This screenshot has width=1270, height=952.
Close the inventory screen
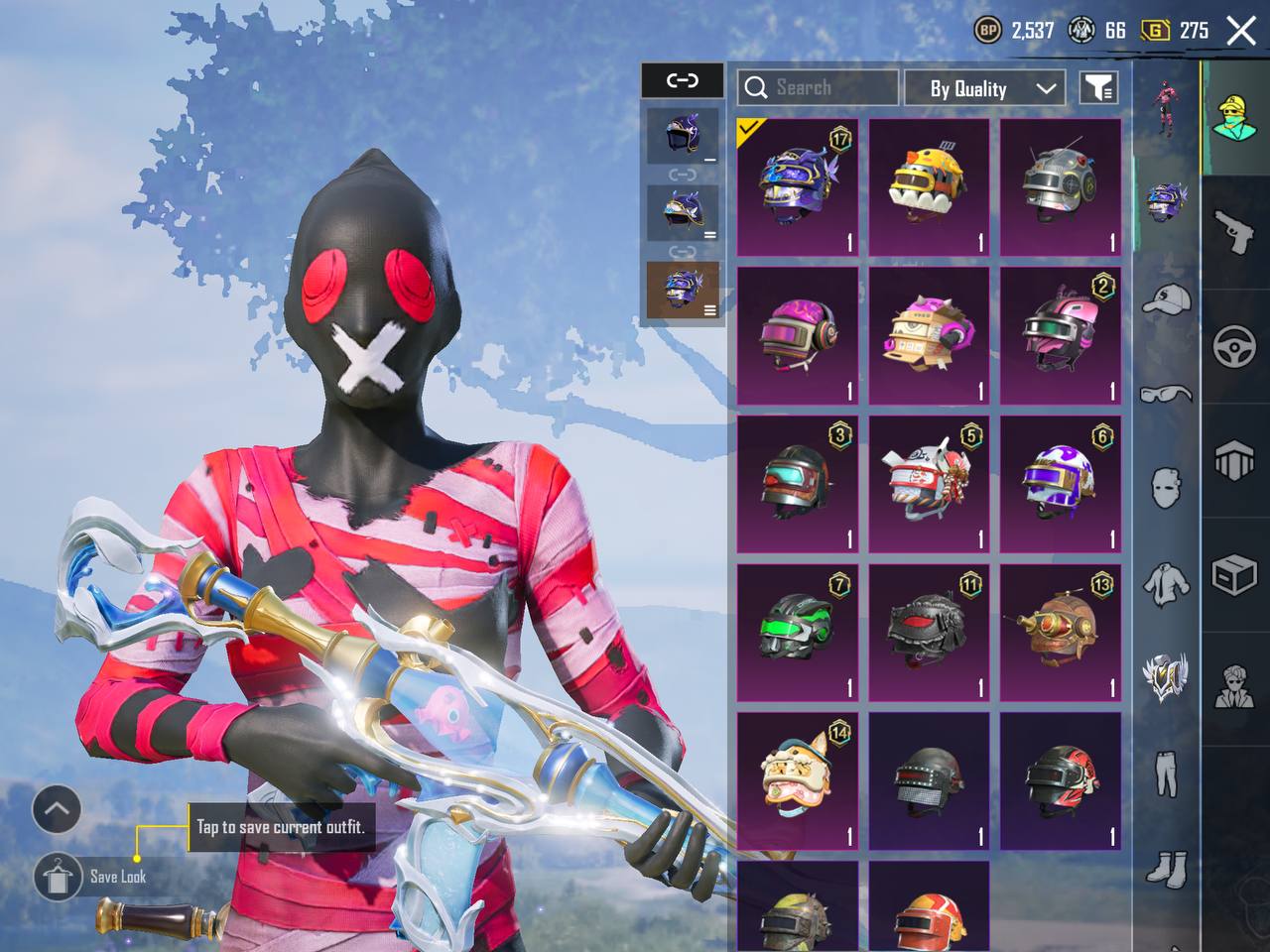[x=1241, y=31]
